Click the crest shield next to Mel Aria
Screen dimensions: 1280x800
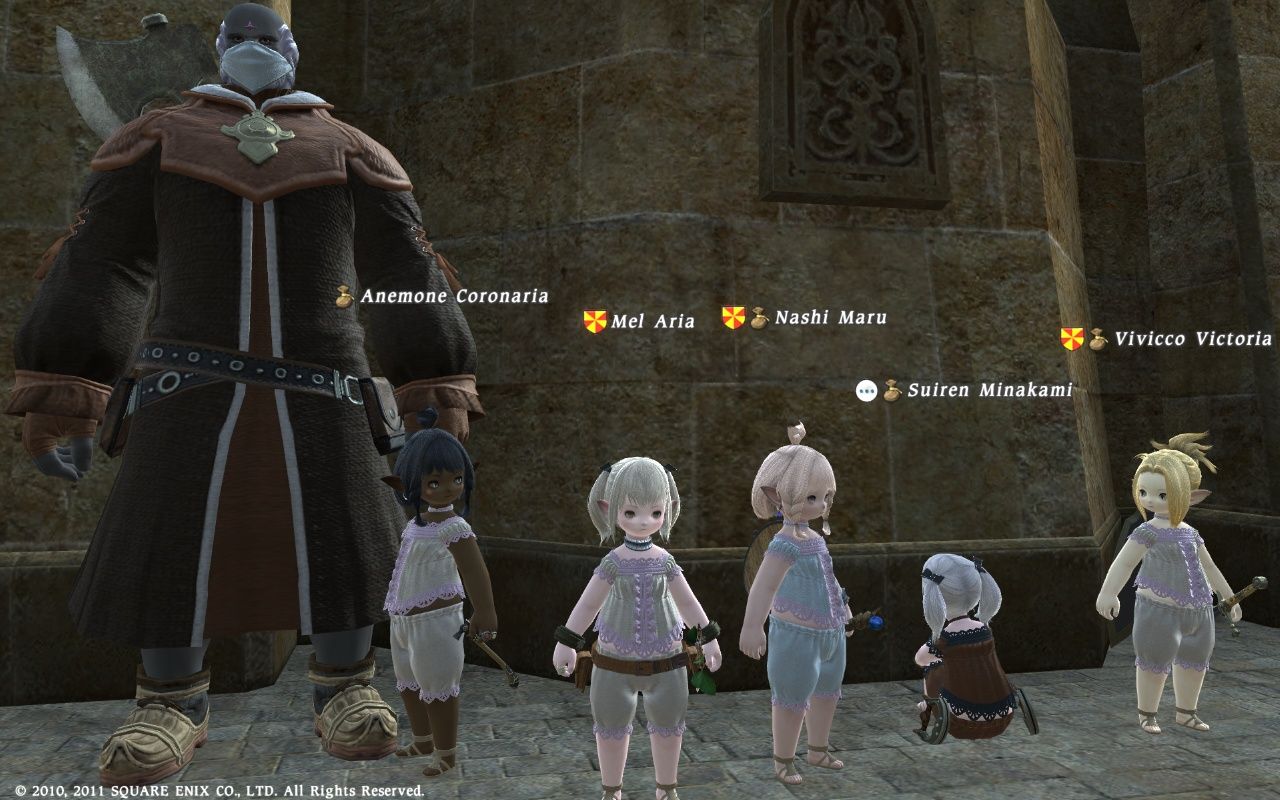(593, 321)
